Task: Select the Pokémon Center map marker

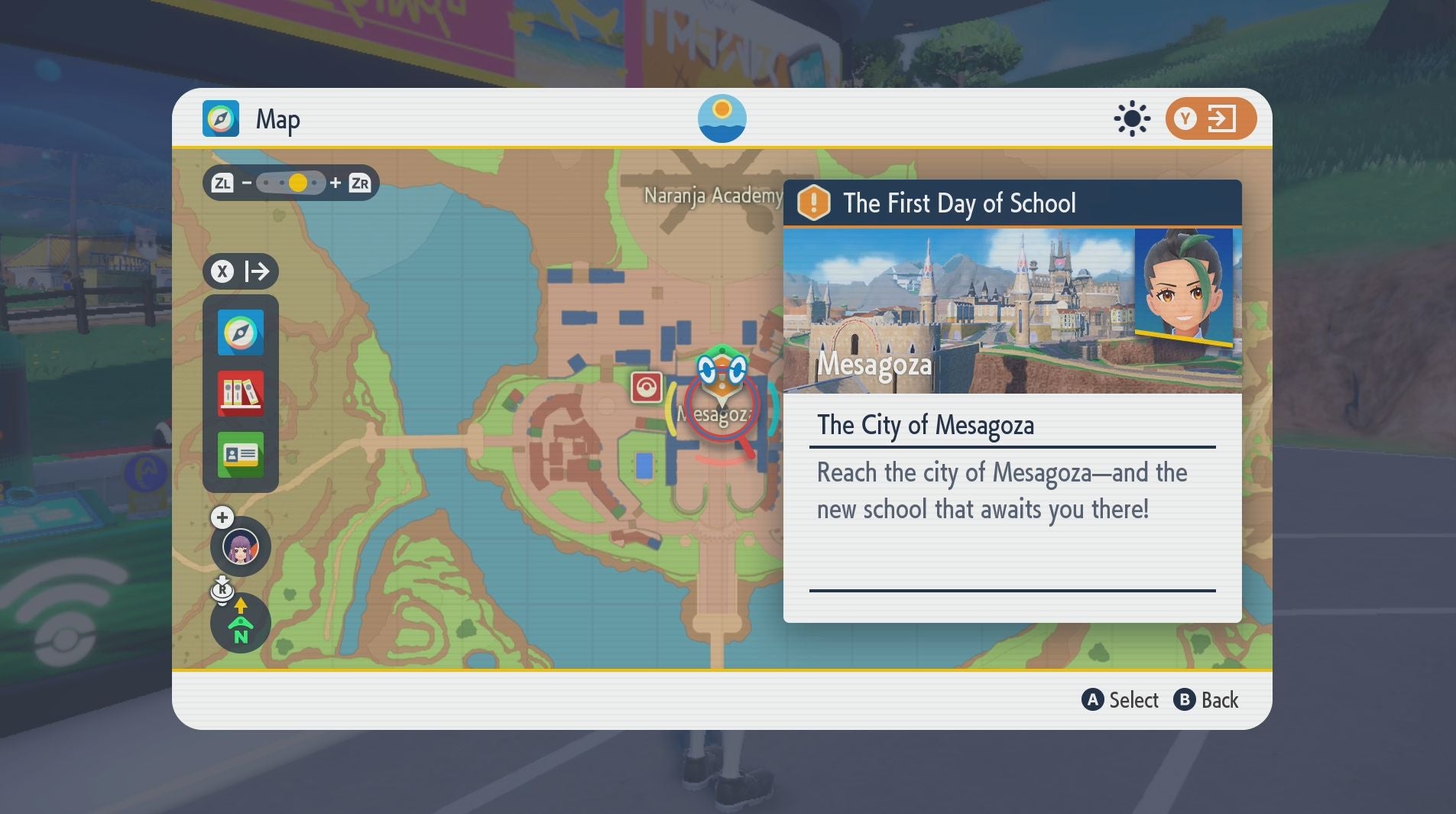Action: [646, 388]
